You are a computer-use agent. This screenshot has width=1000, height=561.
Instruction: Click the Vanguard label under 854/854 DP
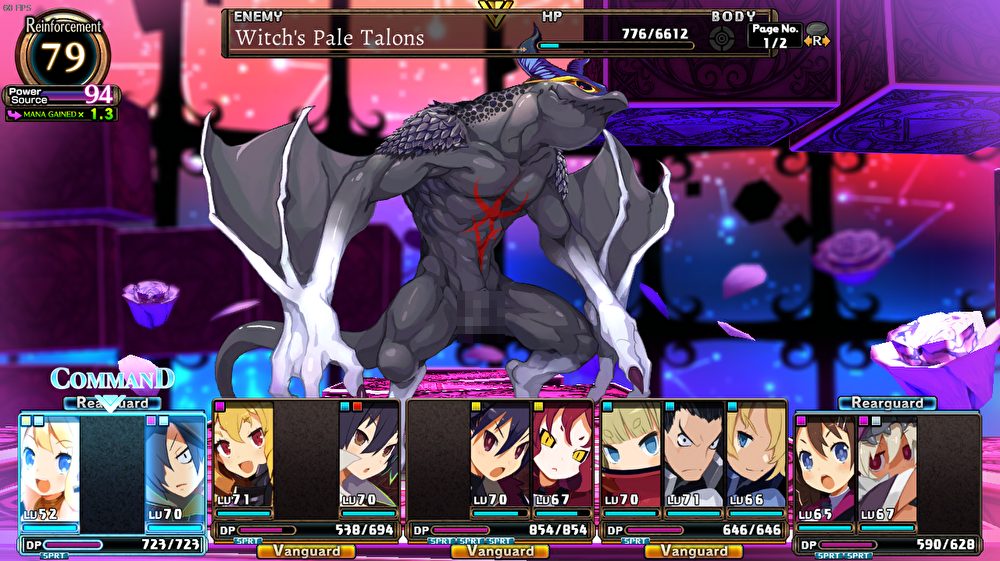[x=499, y=551]
